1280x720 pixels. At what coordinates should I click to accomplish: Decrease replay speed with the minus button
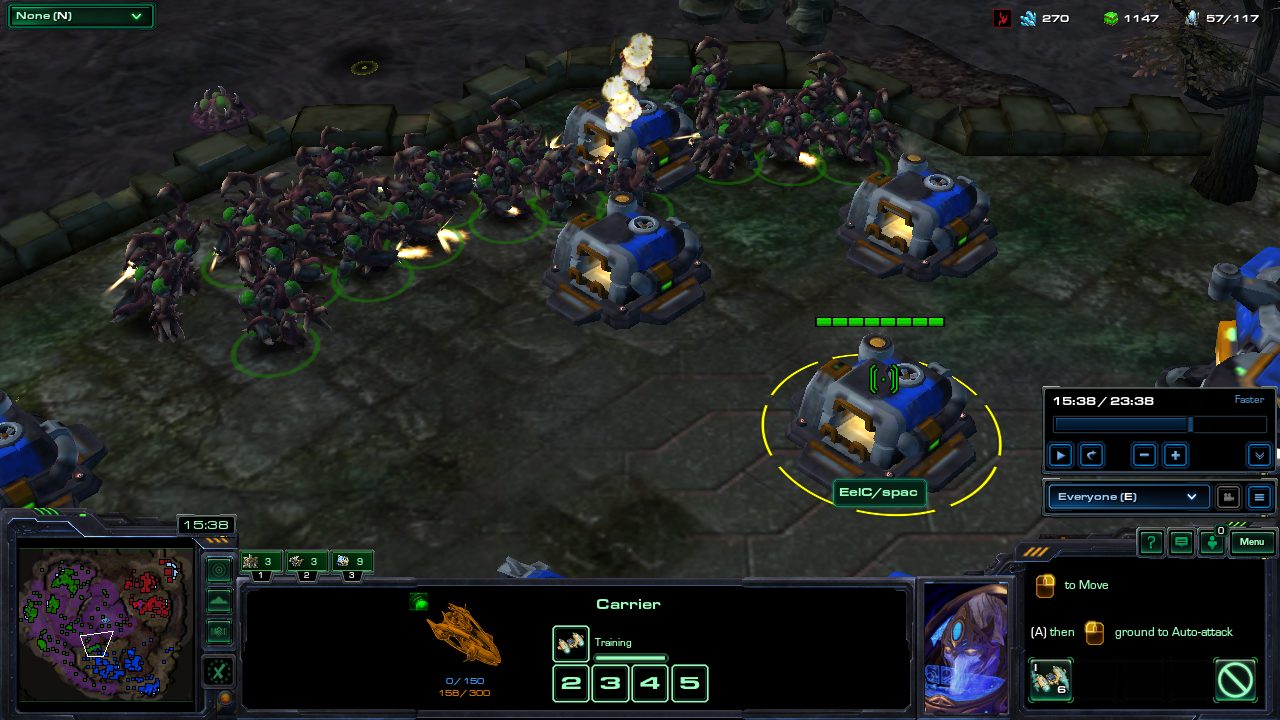(x=1145, y=456)
